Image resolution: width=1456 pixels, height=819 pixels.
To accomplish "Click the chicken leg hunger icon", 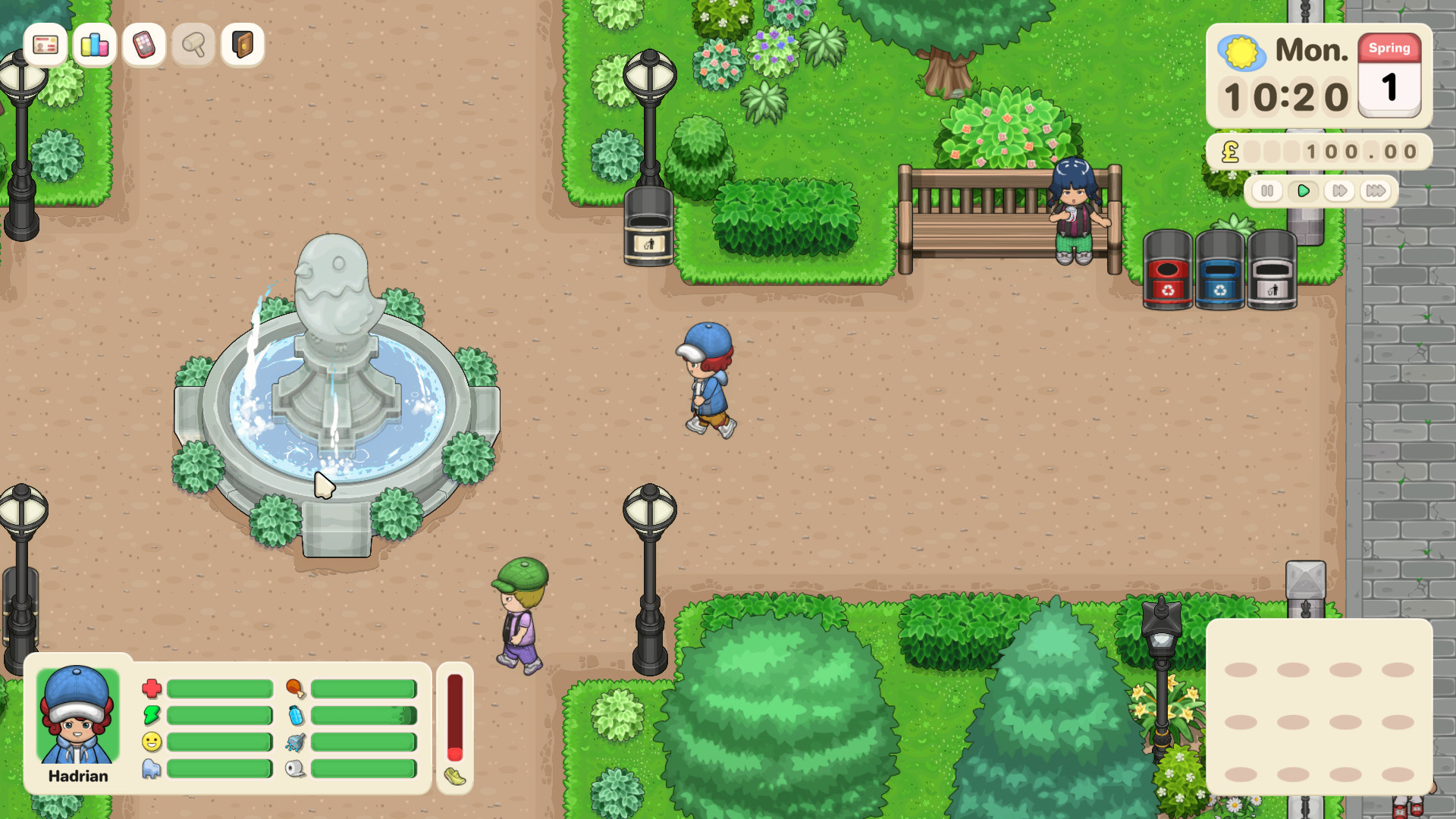I will coord(297,689).
